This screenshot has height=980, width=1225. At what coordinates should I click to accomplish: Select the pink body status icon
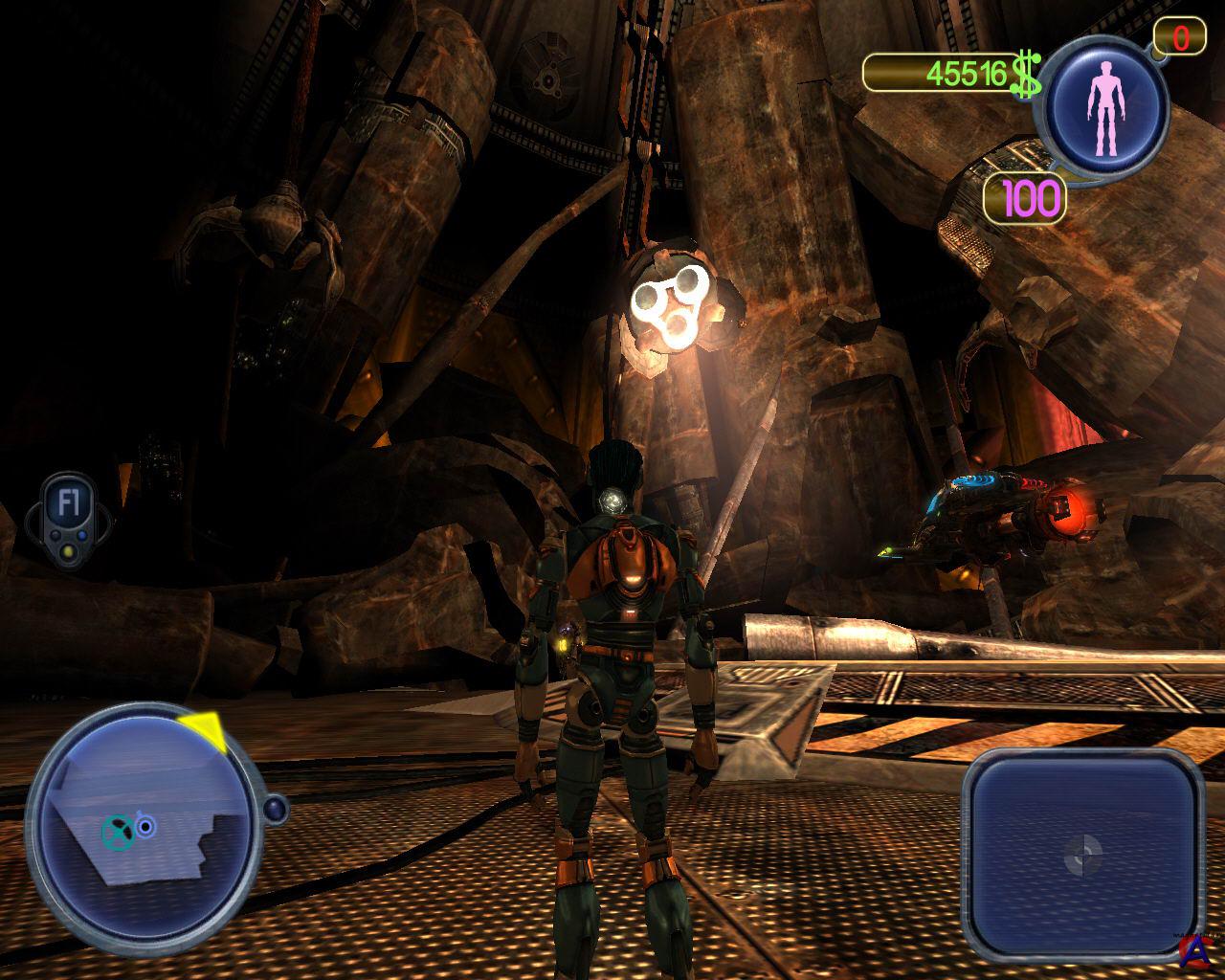coord(1107,103)
